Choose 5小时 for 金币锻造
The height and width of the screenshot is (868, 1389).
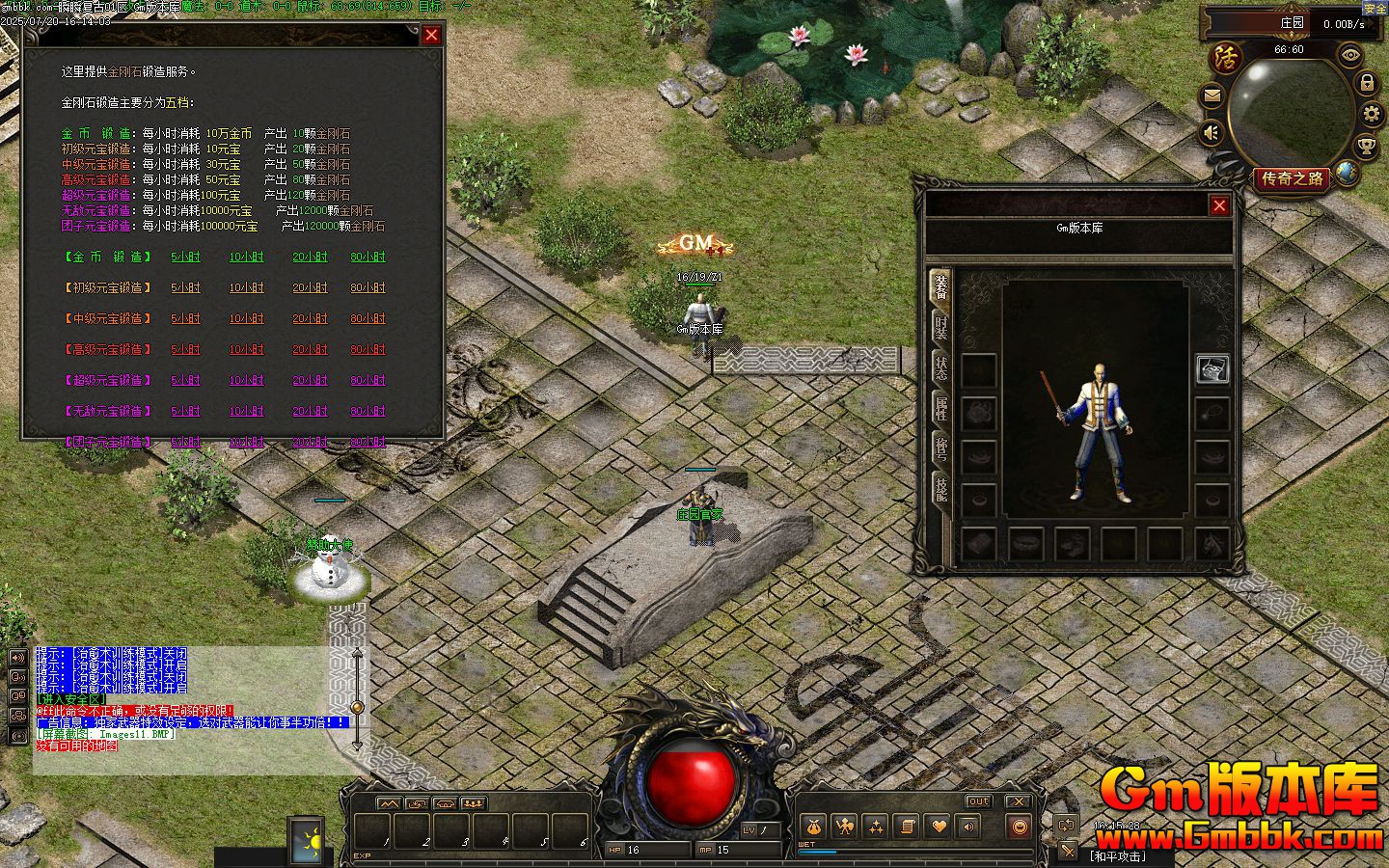tap(185, 258)
